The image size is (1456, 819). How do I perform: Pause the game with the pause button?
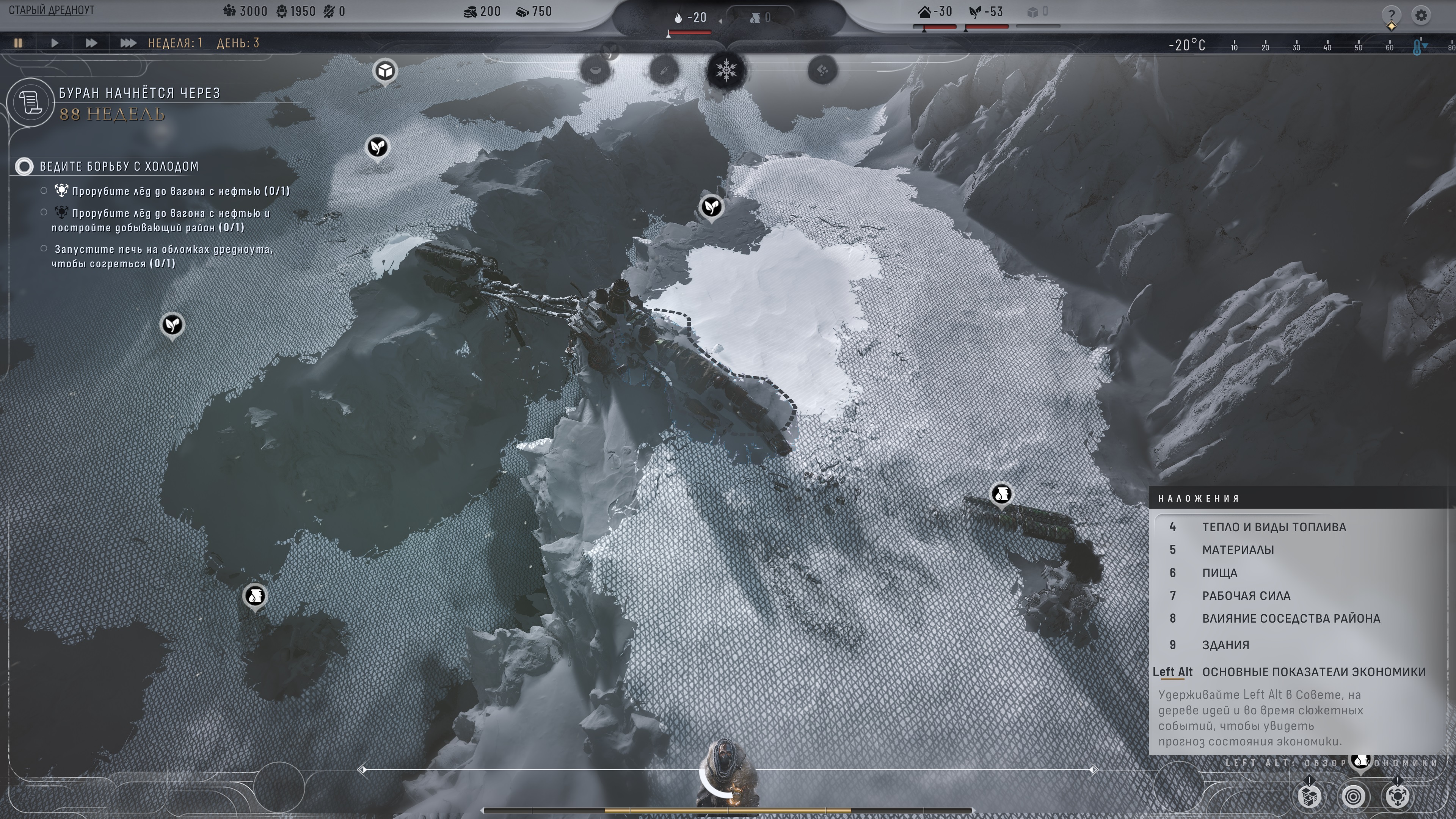tap(18, 43)
